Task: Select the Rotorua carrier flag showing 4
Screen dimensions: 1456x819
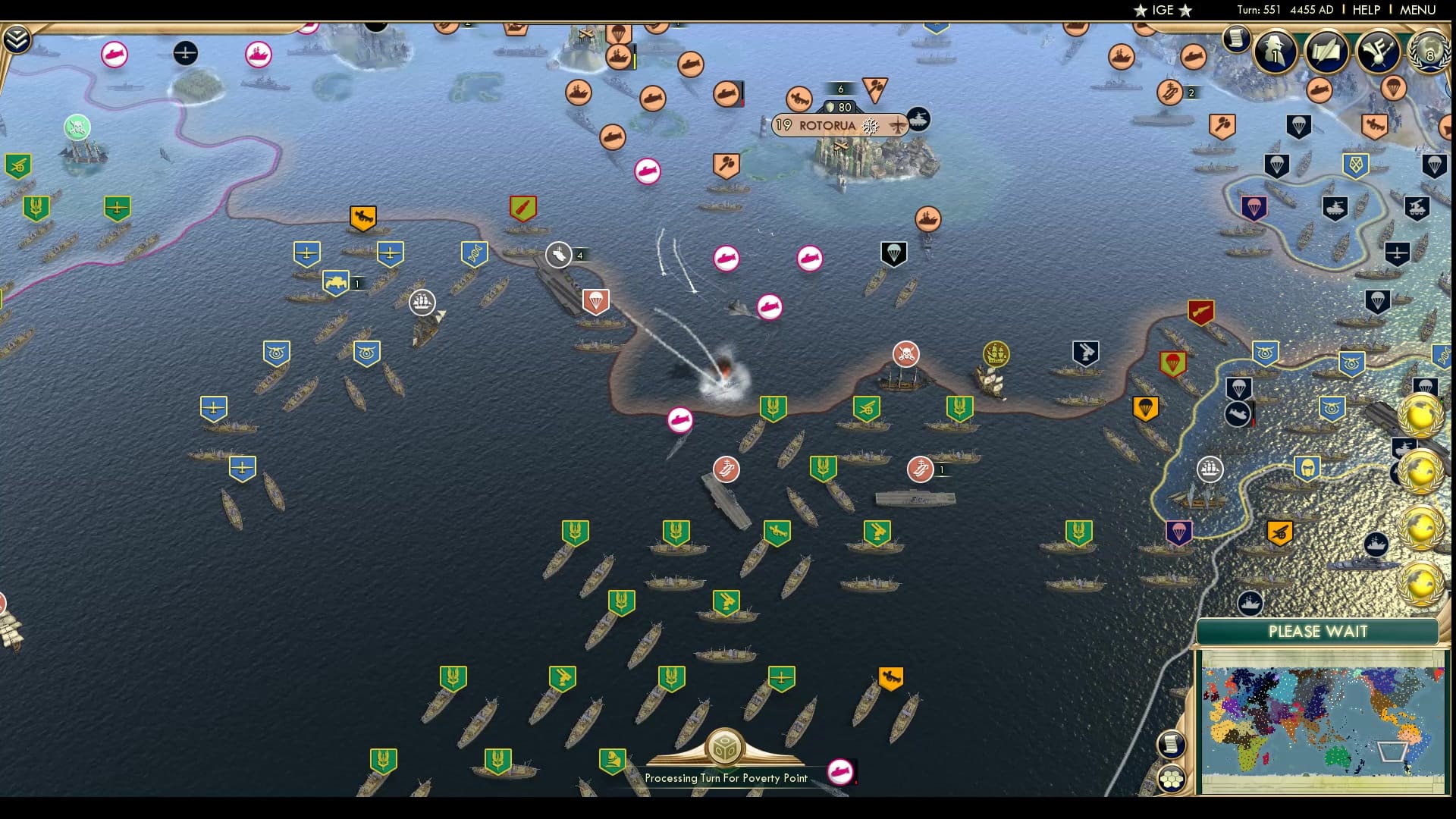Action: (x=559, y=255)
